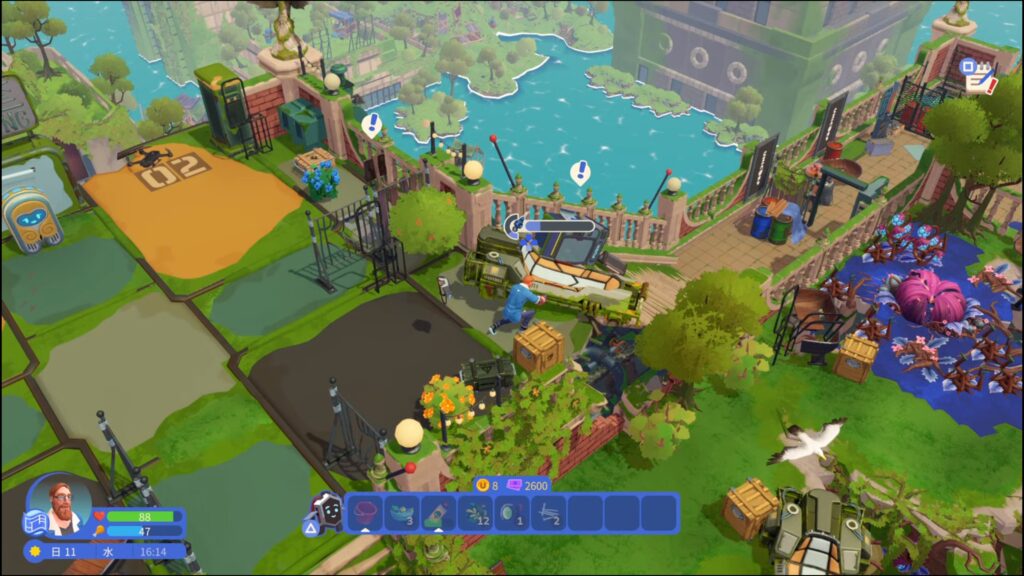Select the pink basket hotbar slot
Image resolution: width=1024 pixels, height=576 pixels.
365,513
